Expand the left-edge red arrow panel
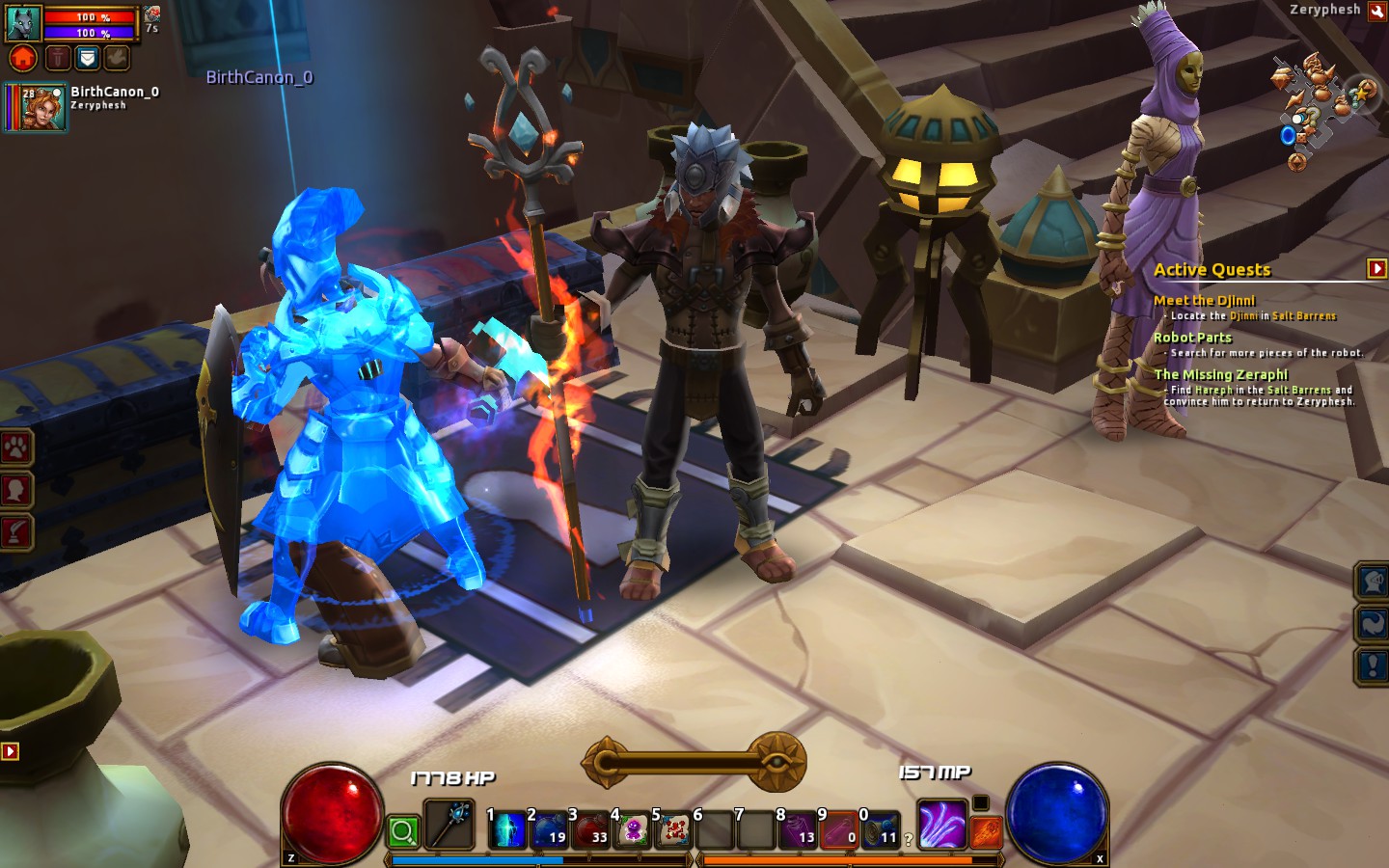Screen dimensions: 1389x868 [x=10, y=750]
